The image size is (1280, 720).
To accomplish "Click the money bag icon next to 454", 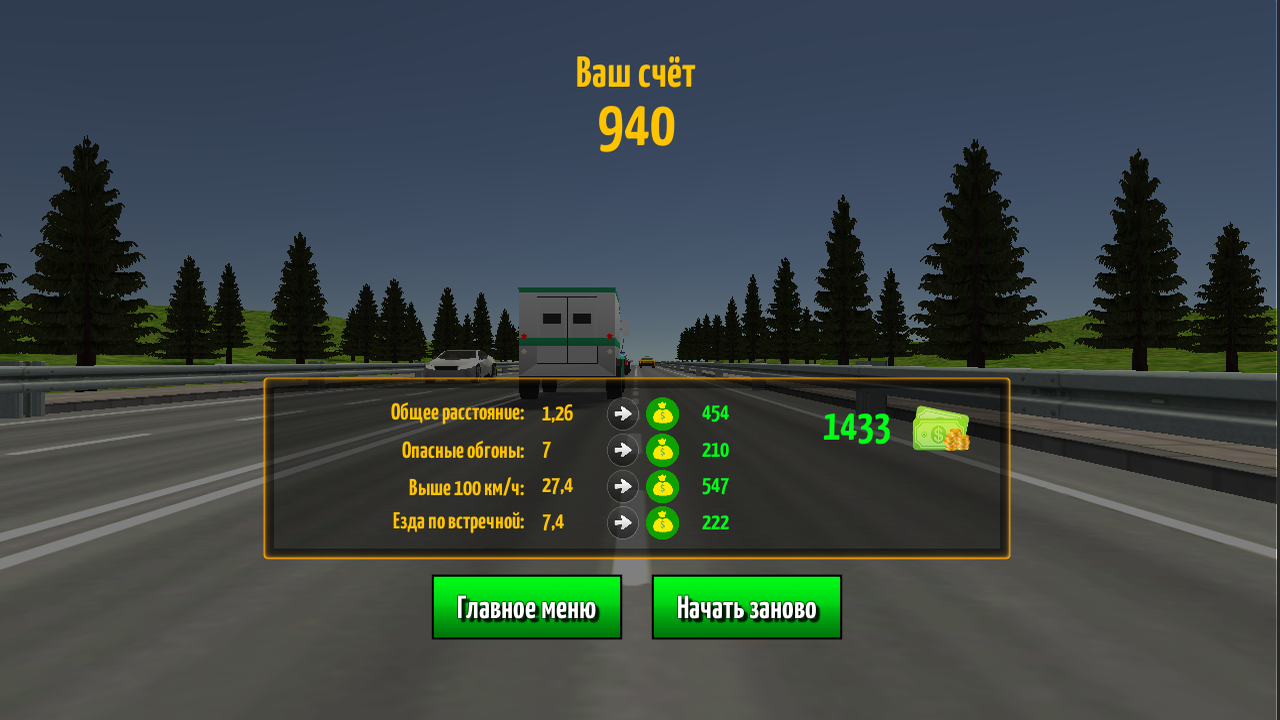I will [663, 413].
